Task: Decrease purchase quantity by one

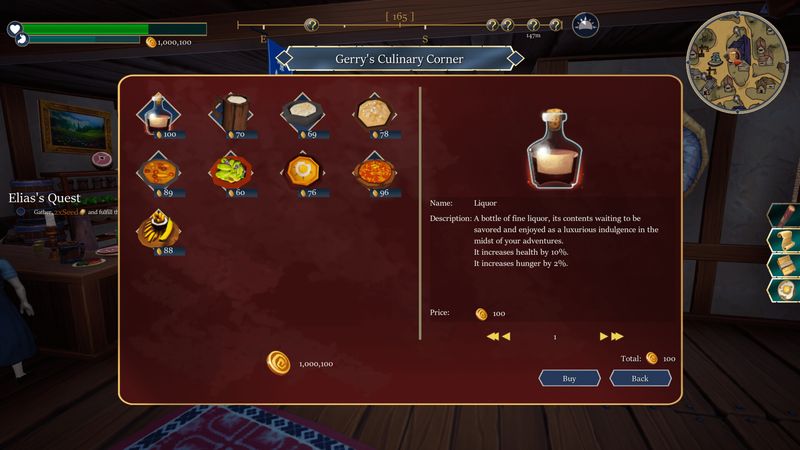Action: click(x=506, y=337)
